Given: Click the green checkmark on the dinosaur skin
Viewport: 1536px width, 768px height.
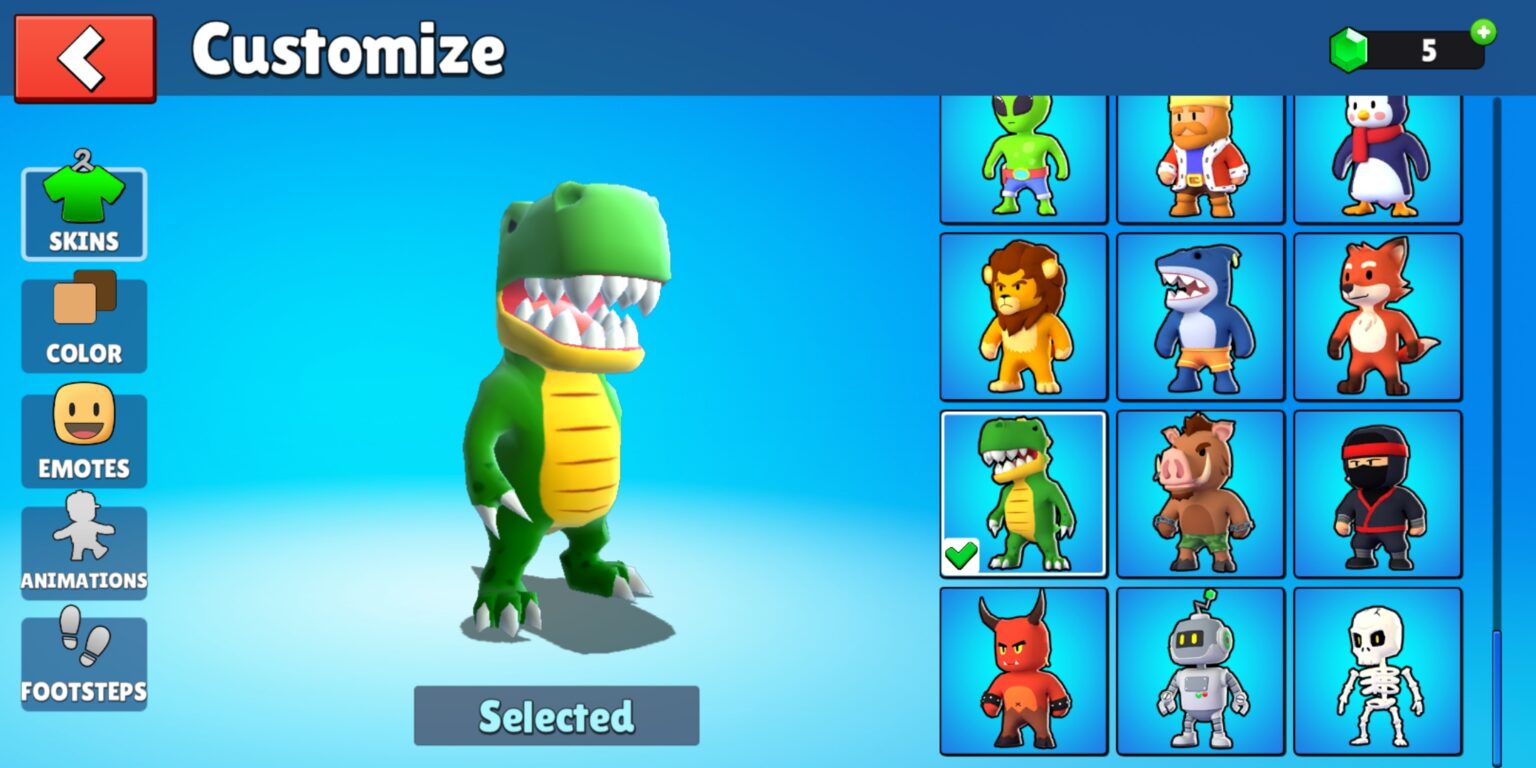Looking at the screenshot, I should 961,556.
